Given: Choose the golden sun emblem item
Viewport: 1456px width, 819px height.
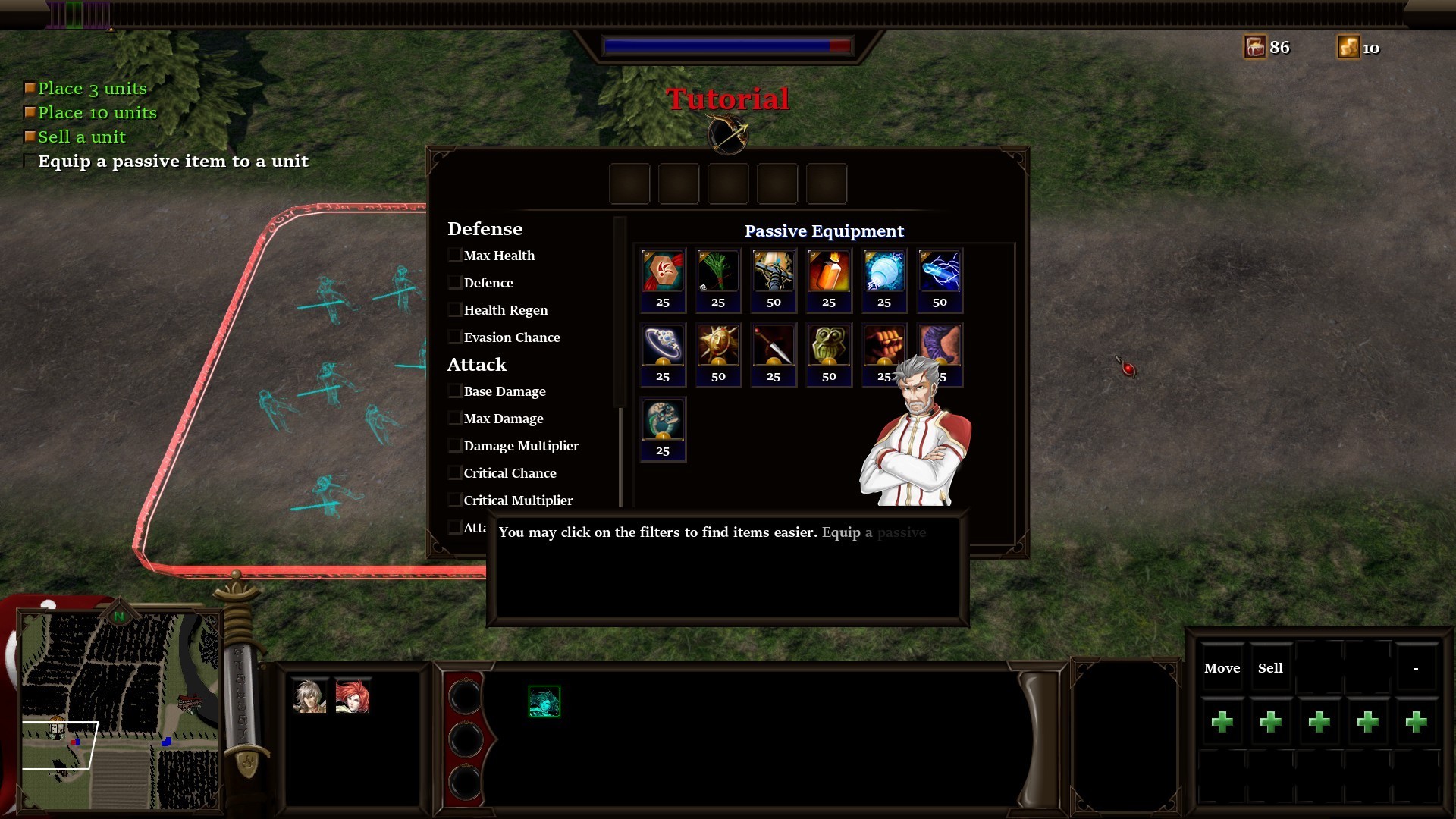Looking at the screenshot, I should [x=717, y=346].
